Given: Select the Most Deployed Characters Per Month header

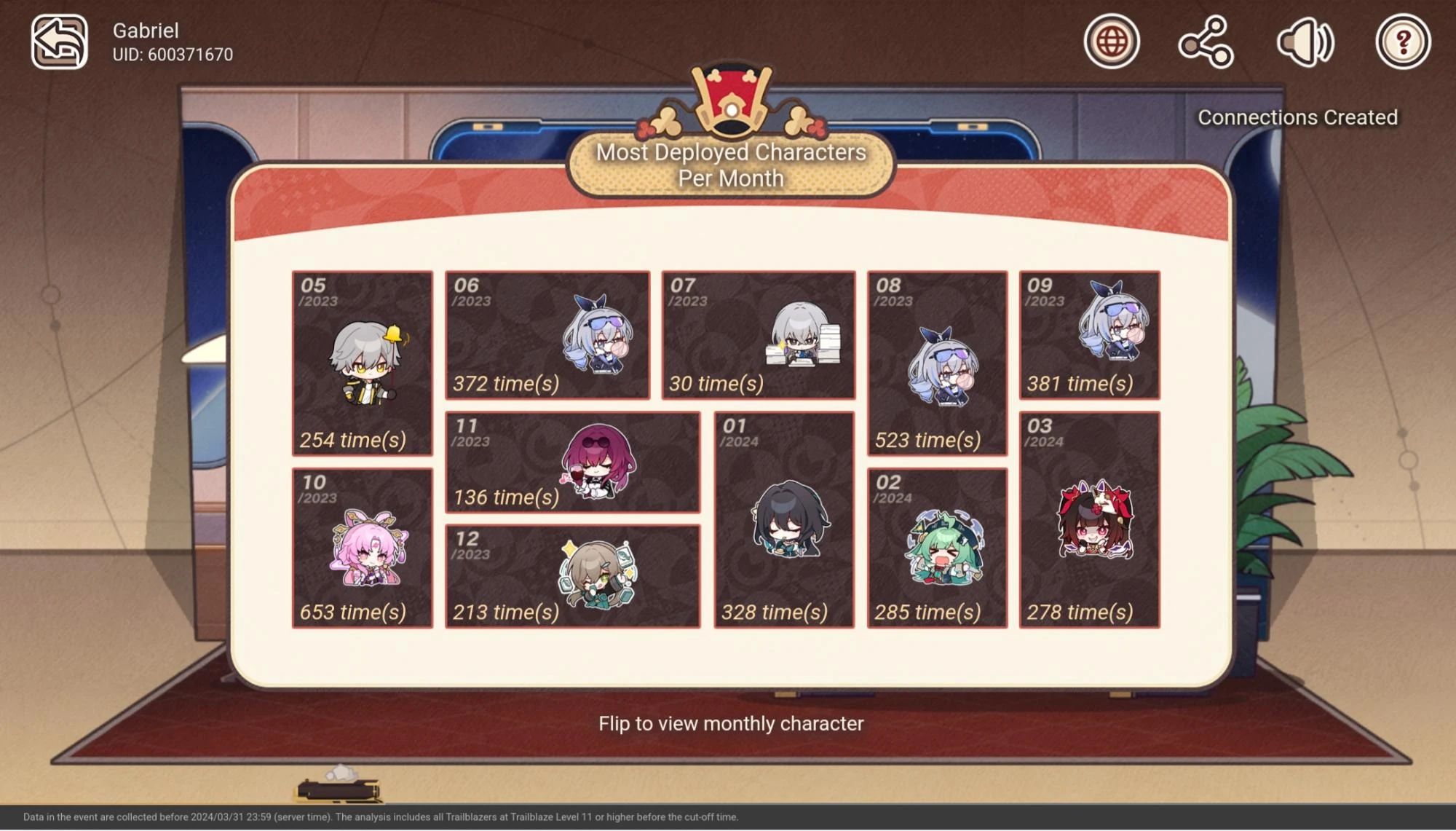Looking at the screenshot, I should [729, 165].
